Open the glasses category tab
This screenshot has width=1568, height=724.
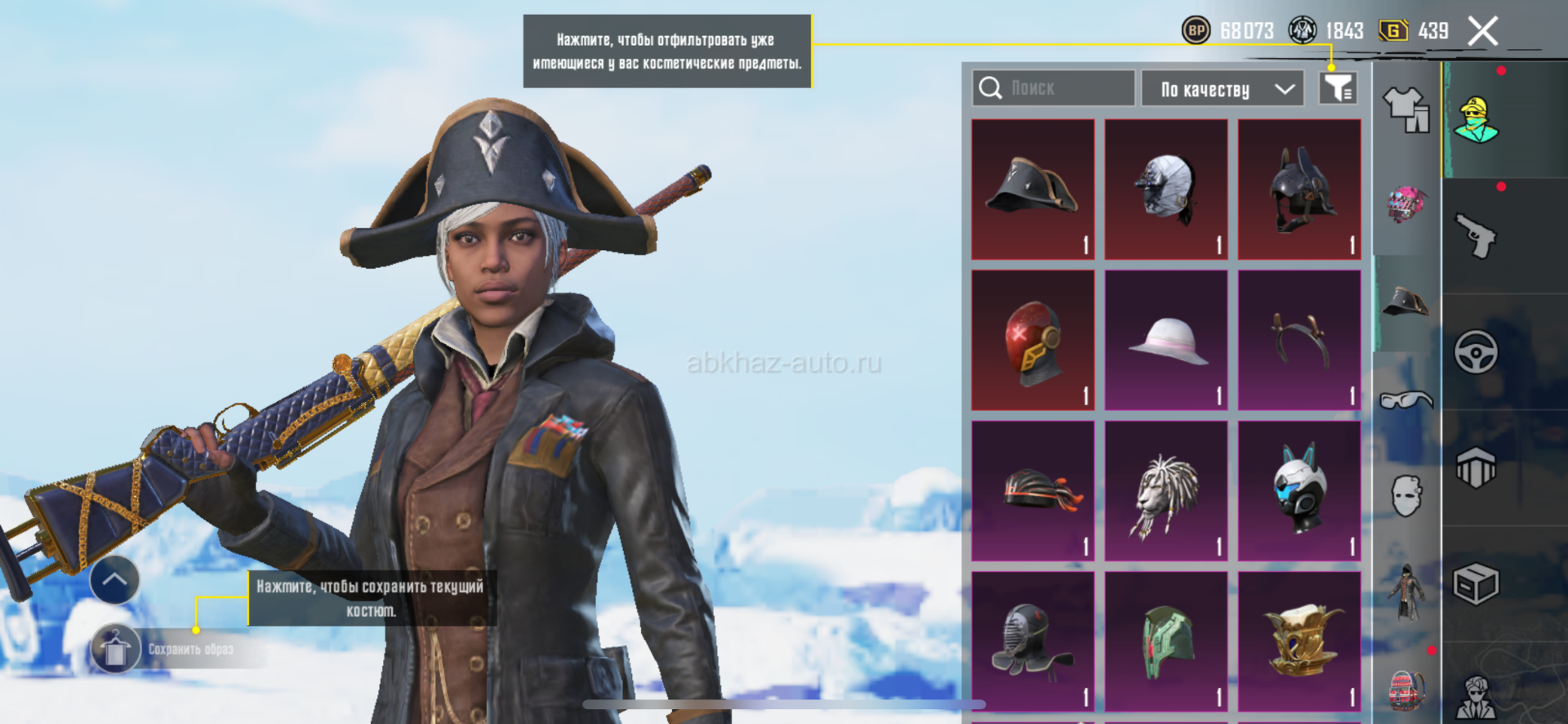click(x=1405, y=400)
